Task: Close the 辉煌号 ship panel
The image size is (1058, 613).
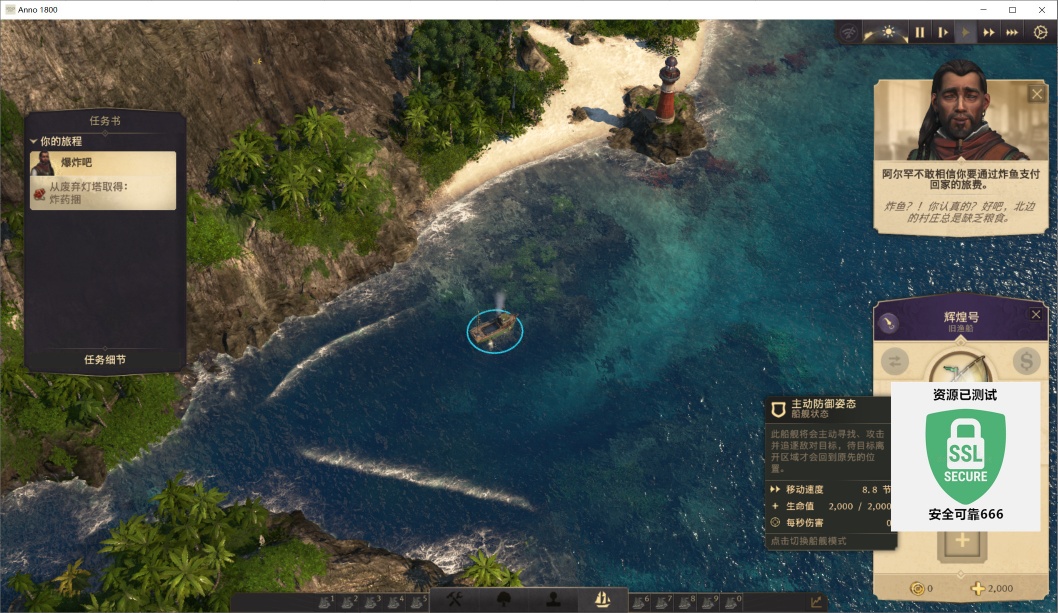Action: [1036, 314]
